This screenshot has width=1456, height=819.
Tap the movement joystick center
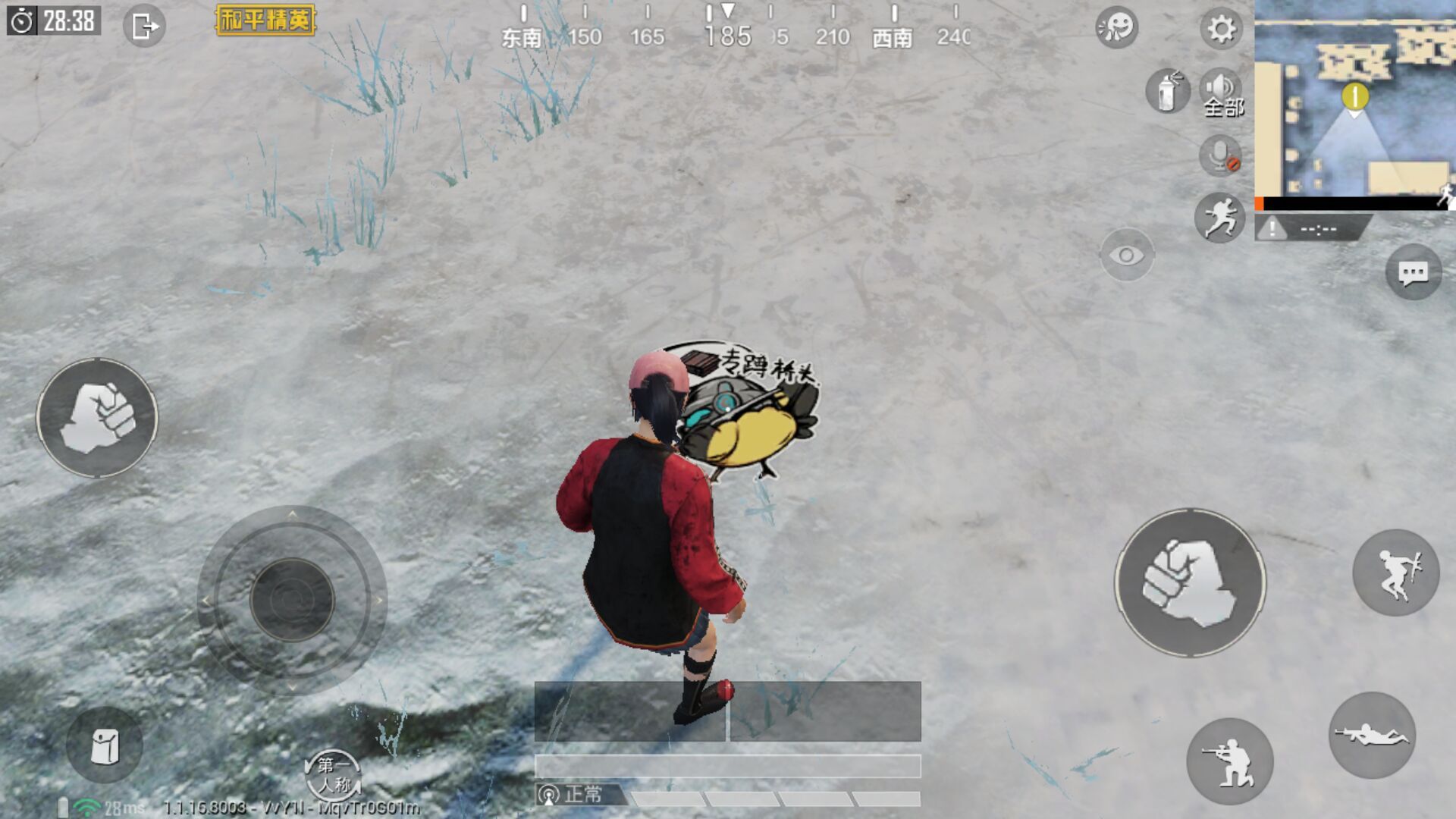point(292,600)
